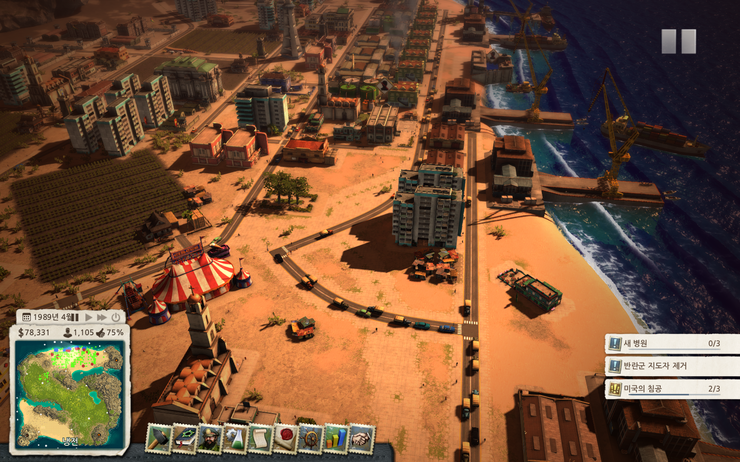
Task: Click the power icon beside the speed controls
Action: [x=116, y=317]
